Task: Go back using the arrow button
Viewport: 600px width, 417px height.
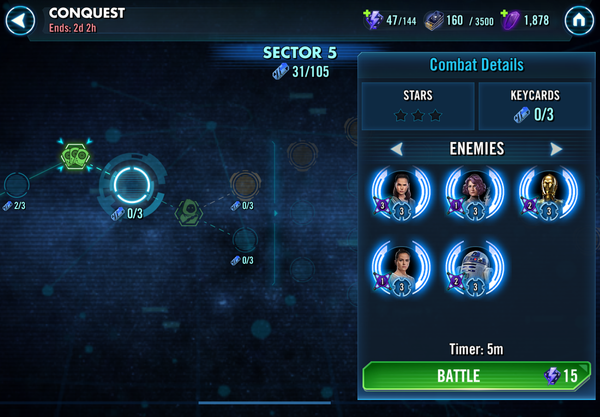Action: pyautogui.click(x=26, y=18)
